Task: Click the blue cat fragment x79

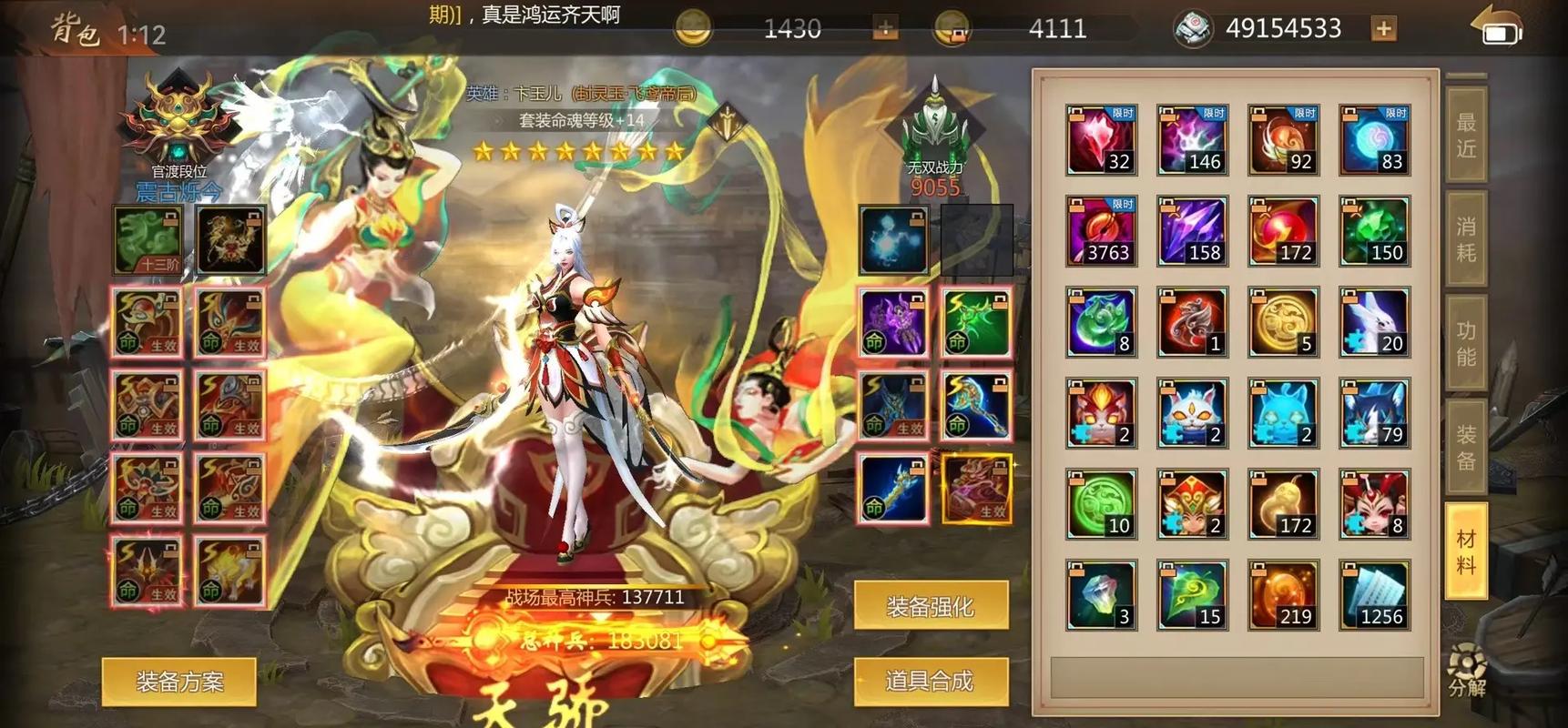Action: tap(1375, 412)
